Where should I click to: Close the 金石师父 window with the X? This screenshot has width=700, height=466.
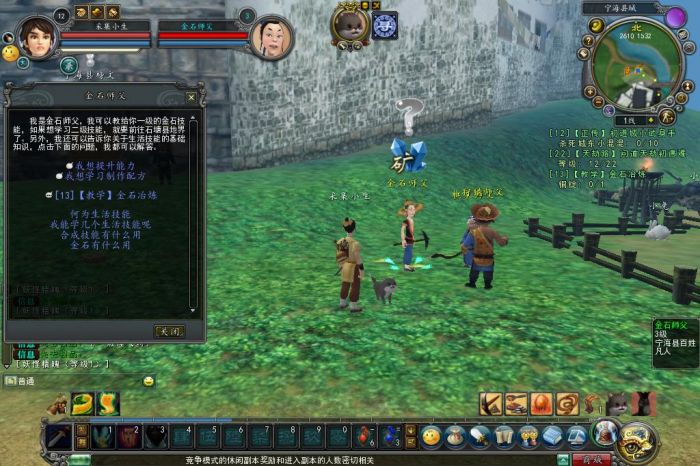point(191,98)
